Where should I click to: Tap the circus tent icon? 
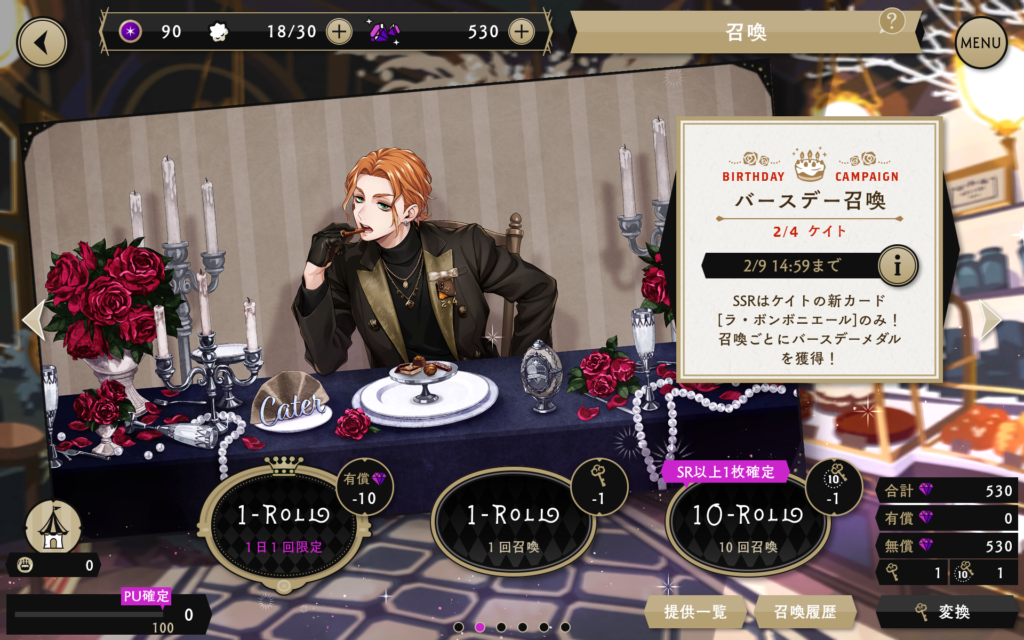pos(53,525)
